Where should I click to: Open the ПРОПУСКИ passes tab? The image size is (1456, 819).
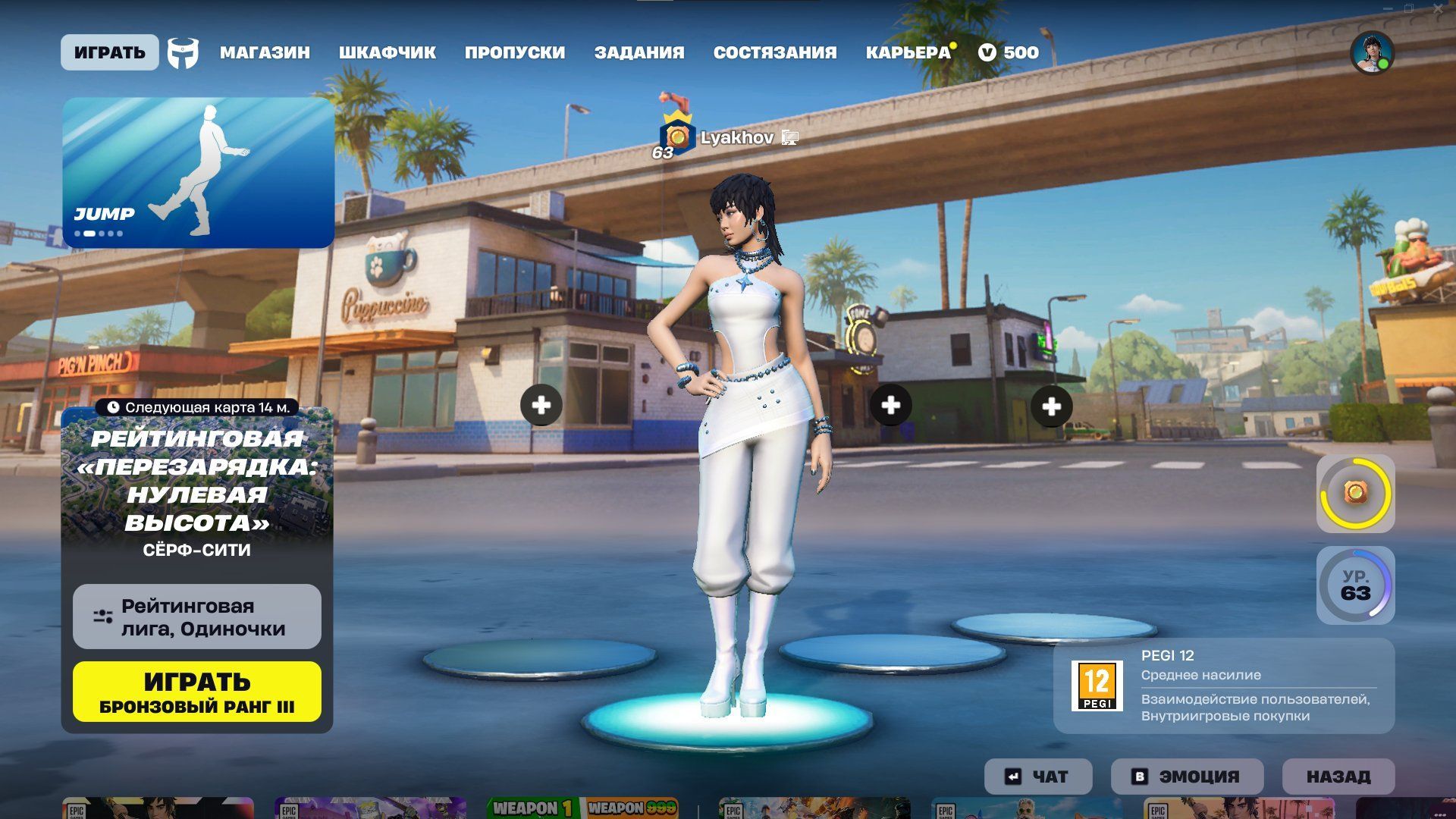pyautogui.click(x=514, y=52)
